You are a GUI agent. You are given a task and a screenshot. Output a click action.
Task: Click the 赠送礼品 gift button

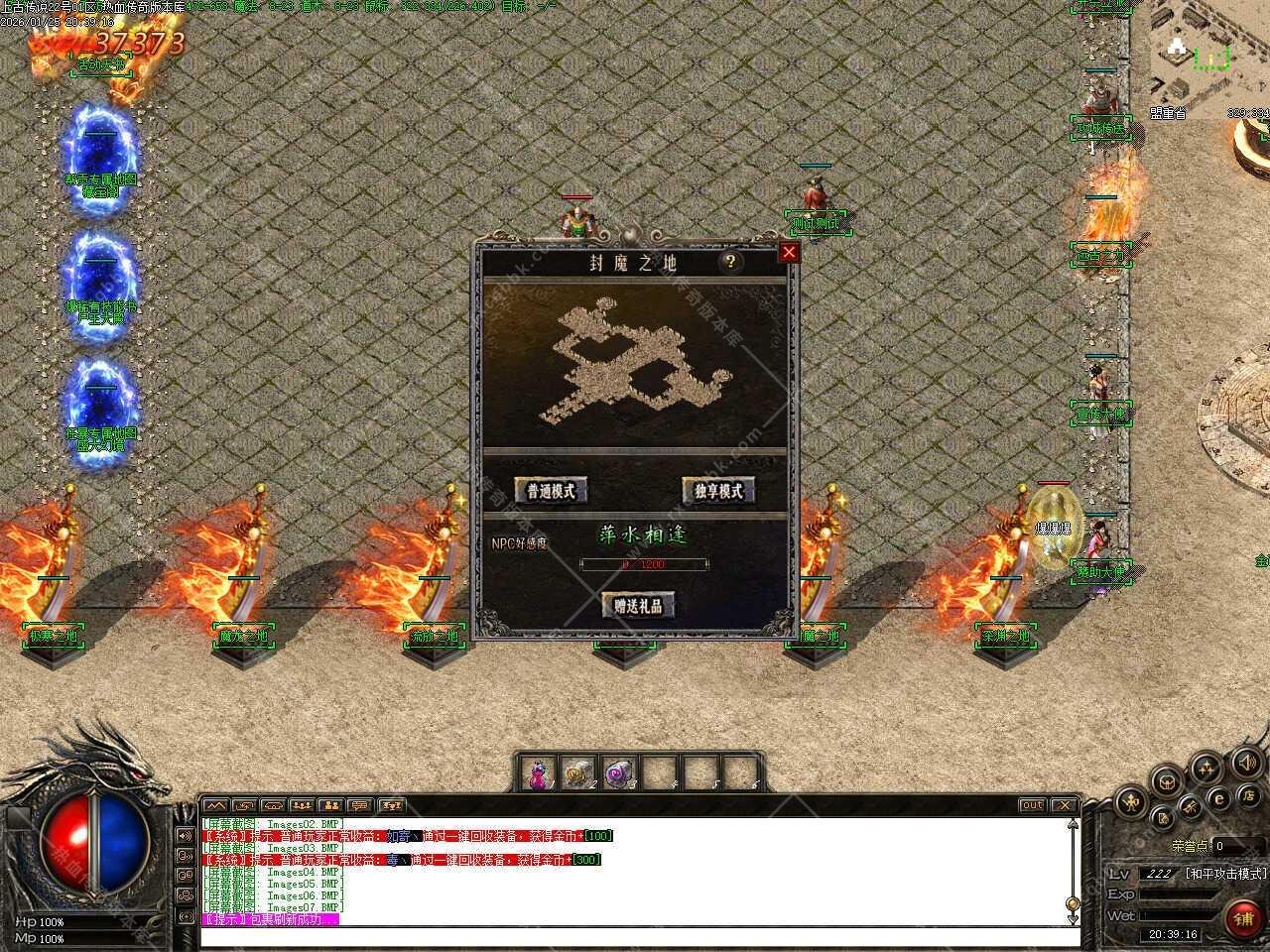pos(638,605)
